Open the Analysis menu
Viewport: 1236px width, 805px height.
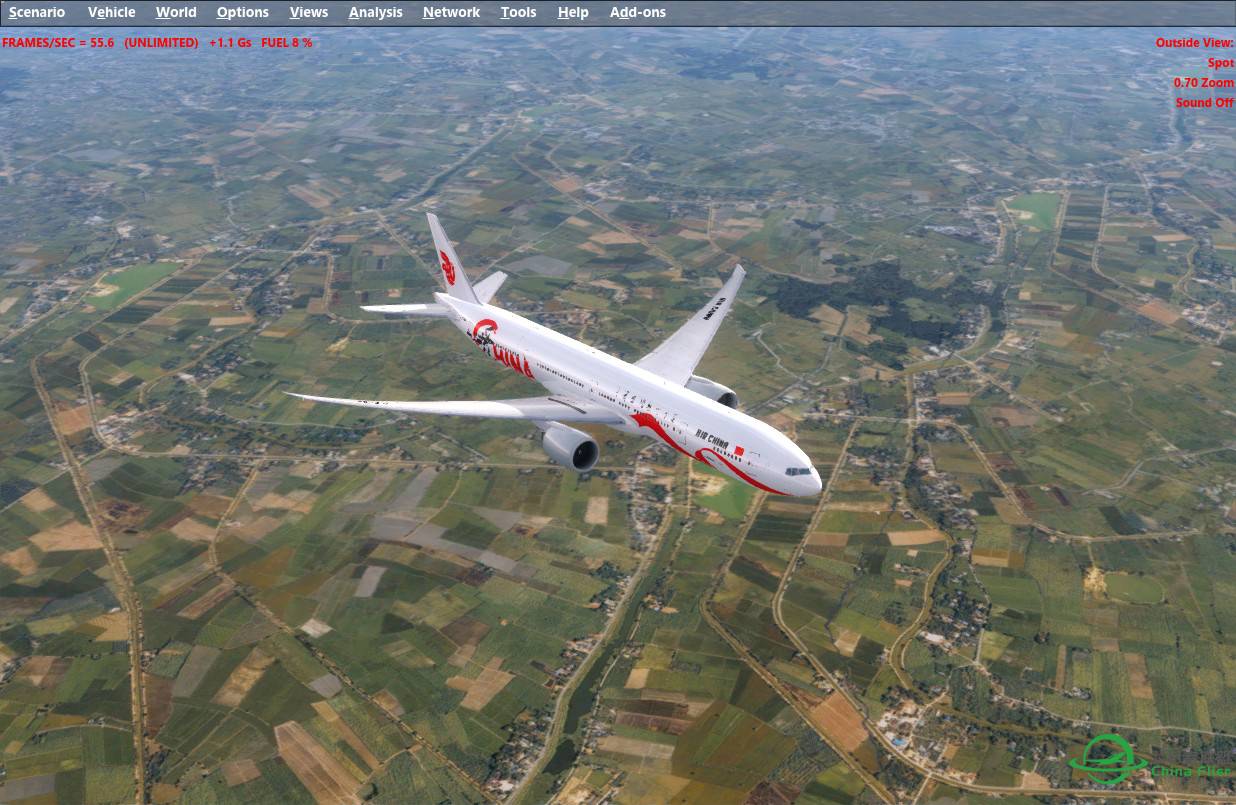coord(375,12)
